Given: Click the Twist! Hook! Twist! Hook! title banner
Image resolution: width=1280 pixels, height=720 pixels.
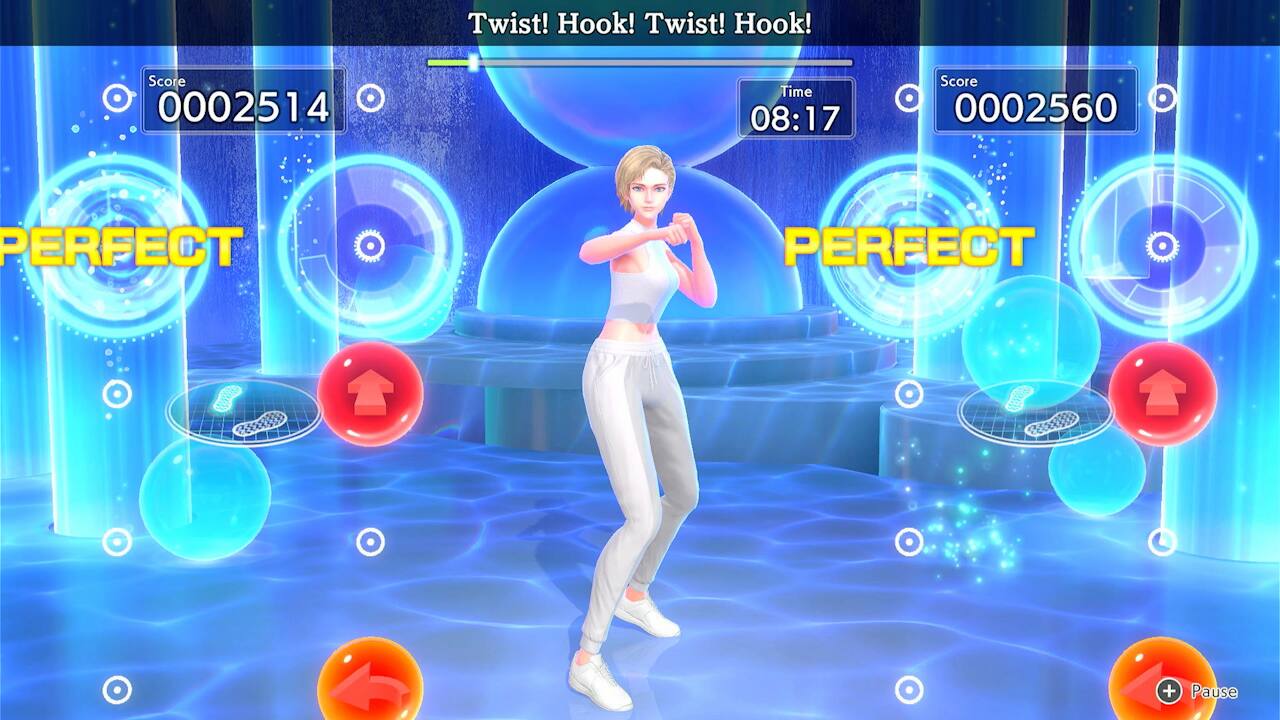Looking at the screenshot, I should click(640, 24).
